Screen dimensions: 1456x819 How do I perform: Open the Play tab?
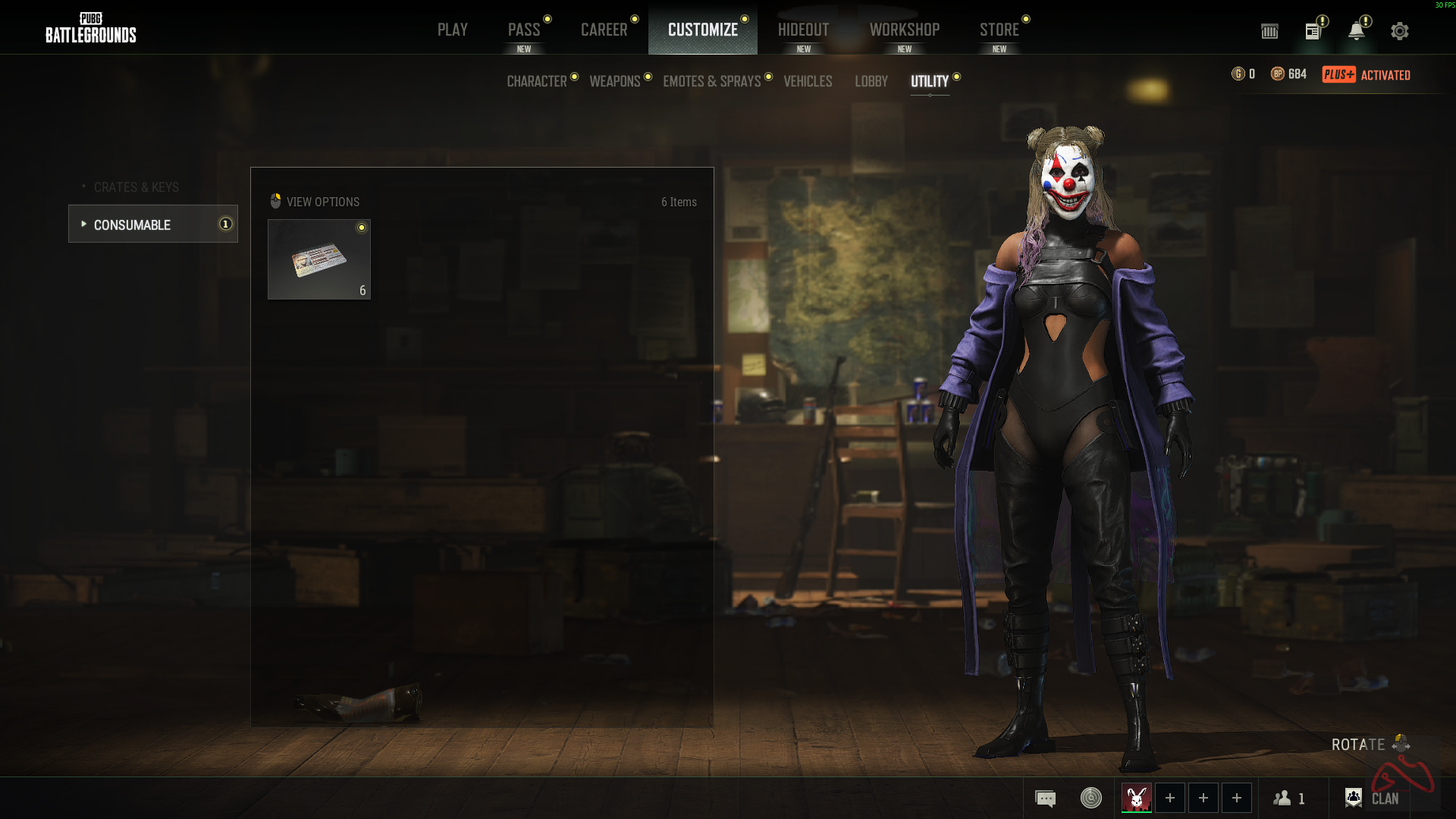(452, 30)
